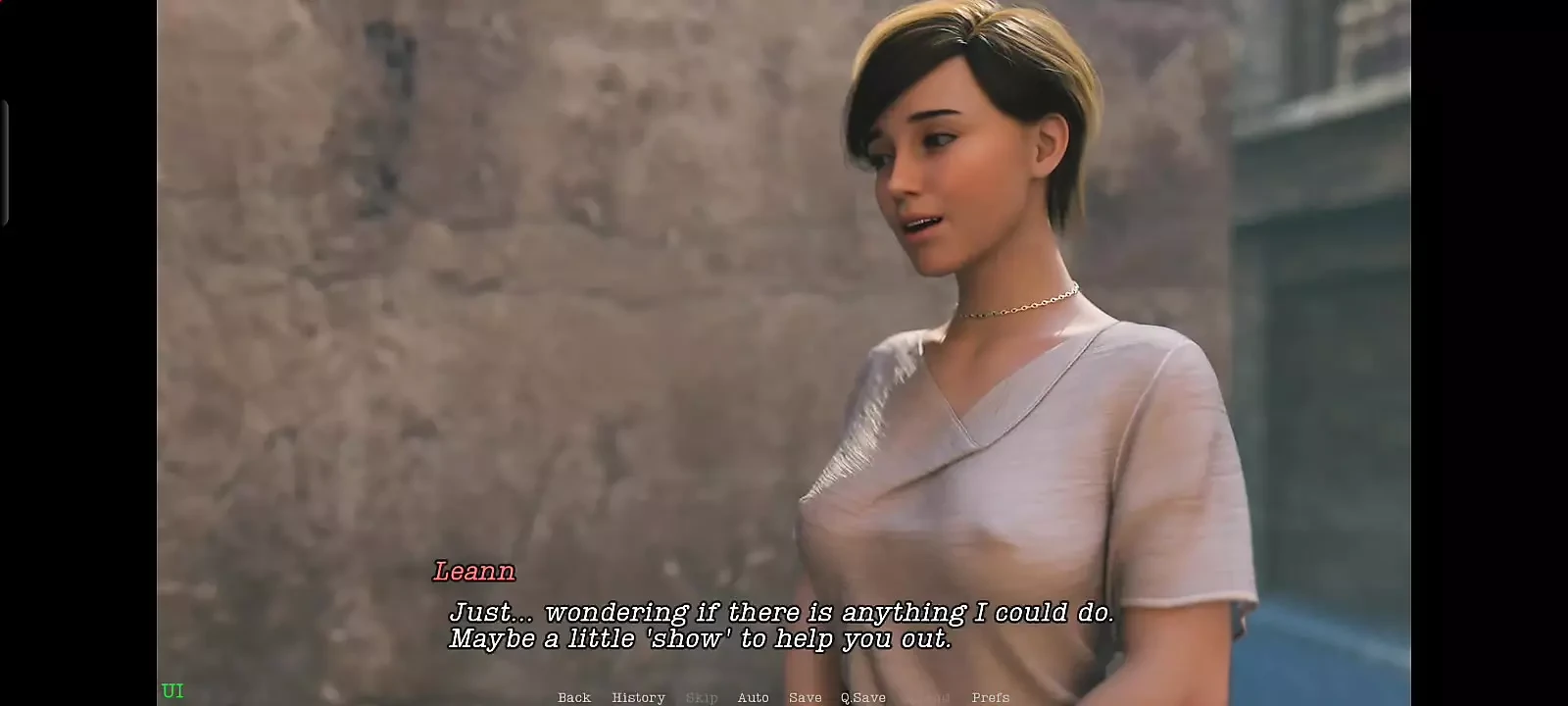
Task: Click Back to rewind the dialogue
Action: 573,697
